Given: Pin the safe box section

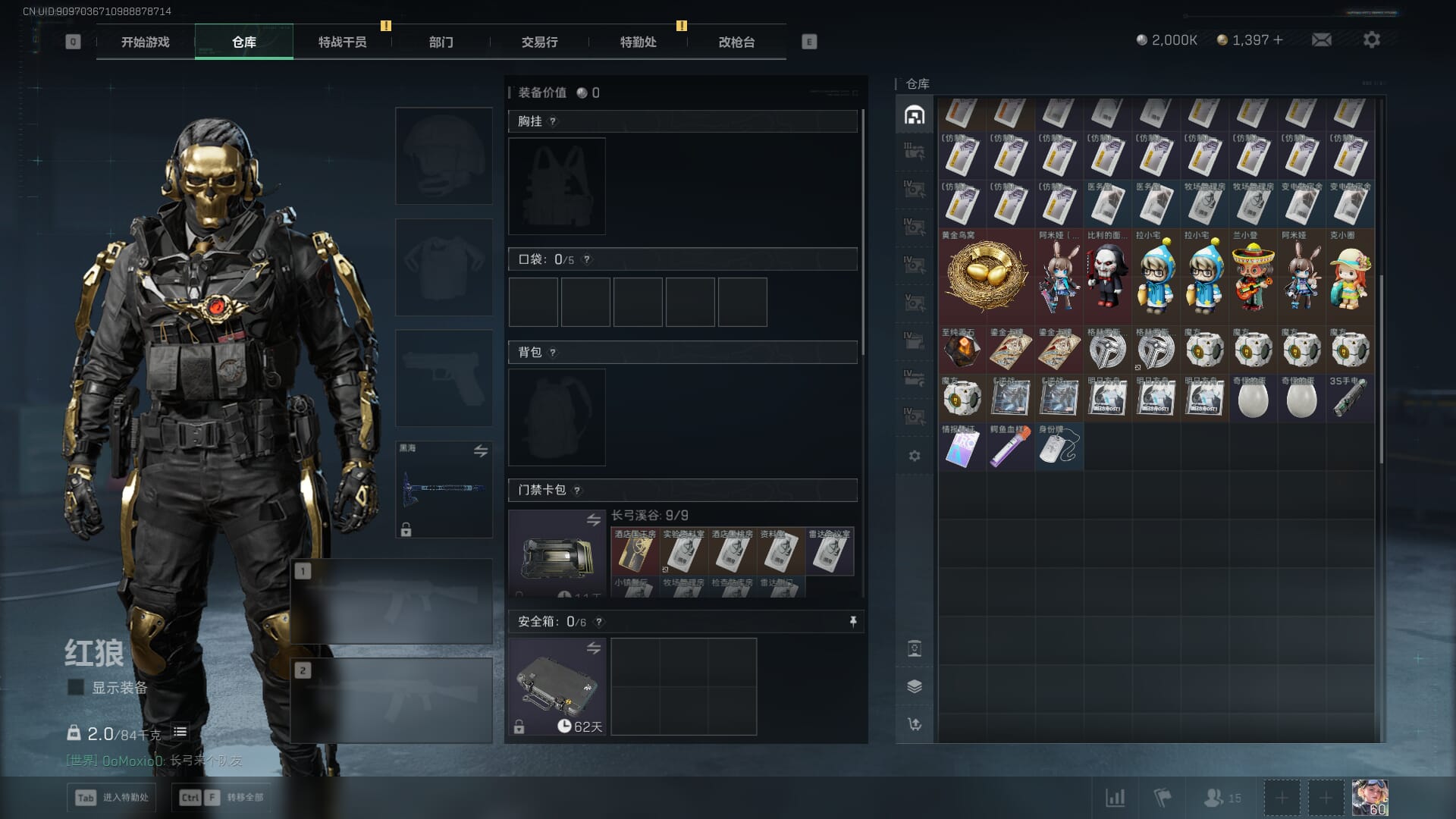Looking at the screenshot, I should 853,622.
